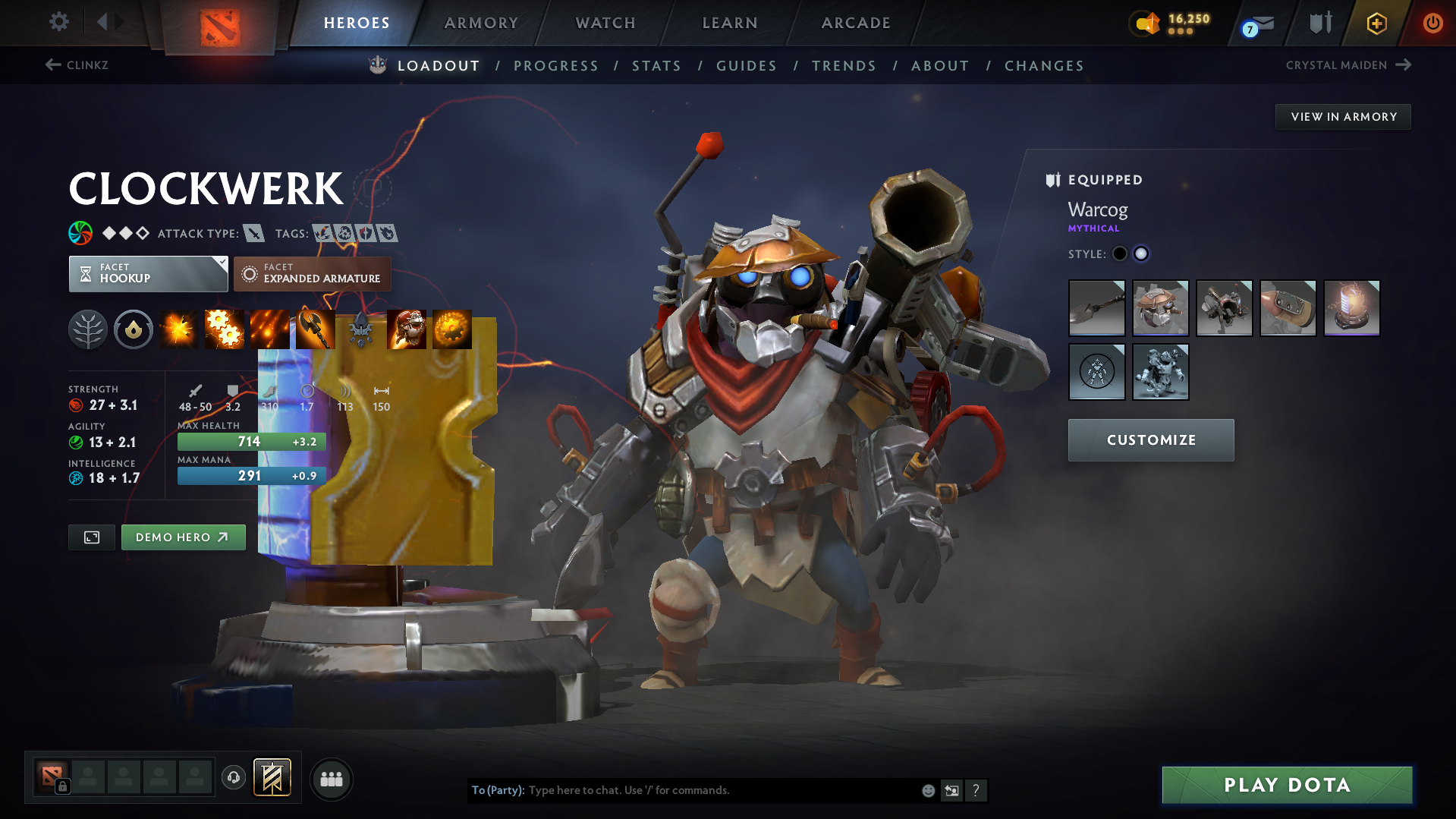Expand the loadout fullscreen view icon
Viewport: 1456px width, 819px height.
91,537
